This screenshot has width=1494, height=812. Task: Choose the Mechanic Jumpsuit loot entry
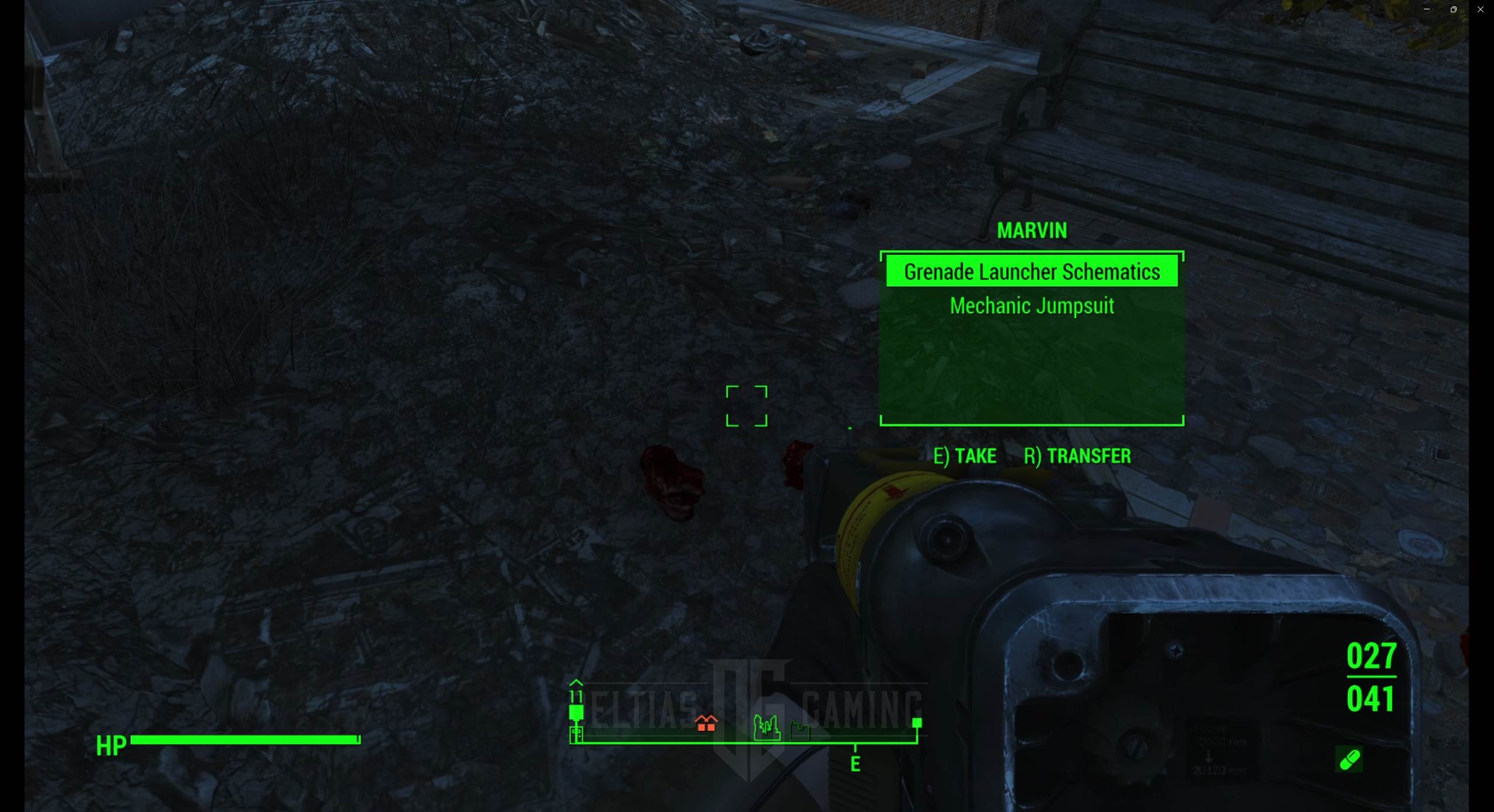pos(1031,306)
